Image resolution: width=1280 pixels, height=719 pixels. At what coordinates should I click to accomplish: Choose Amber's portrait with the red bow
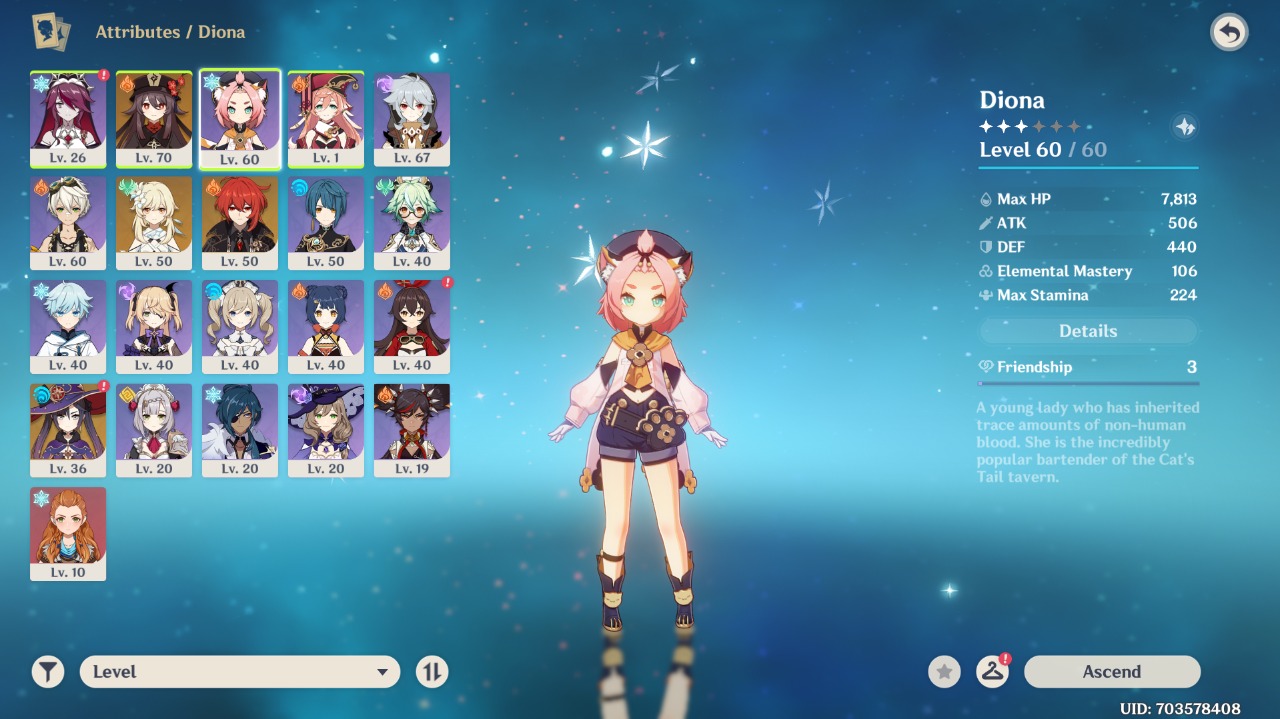(412, 326)
